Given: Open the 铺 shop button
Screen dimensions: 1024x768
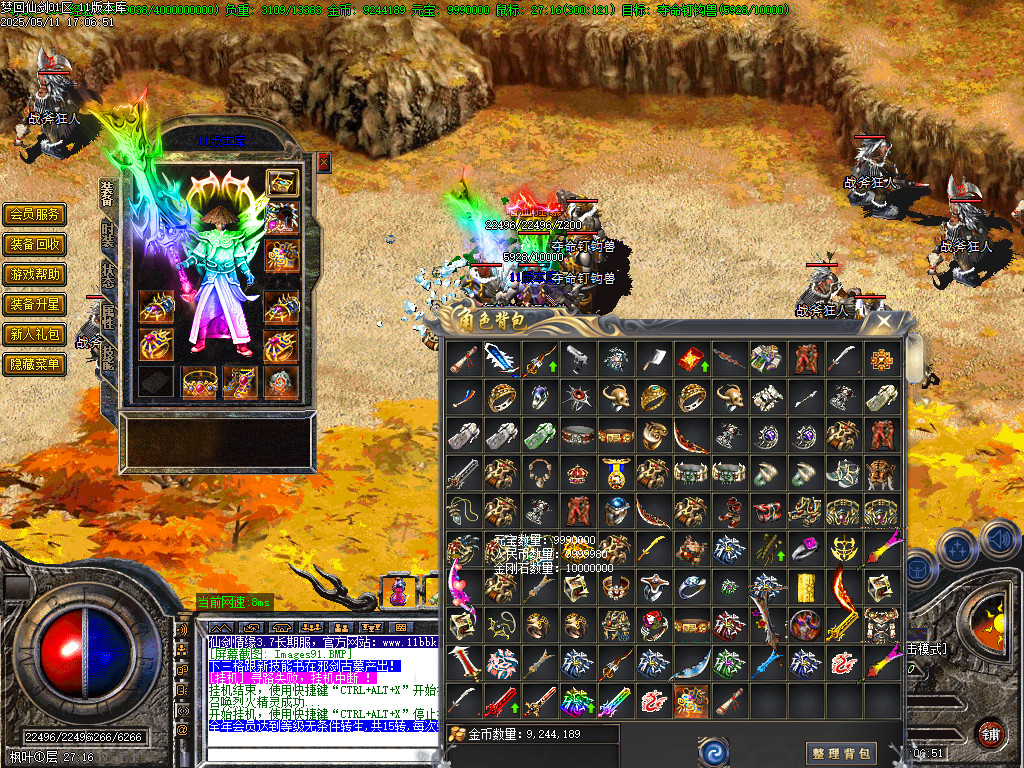Looking at the screenshot, I should pos(990,734).
